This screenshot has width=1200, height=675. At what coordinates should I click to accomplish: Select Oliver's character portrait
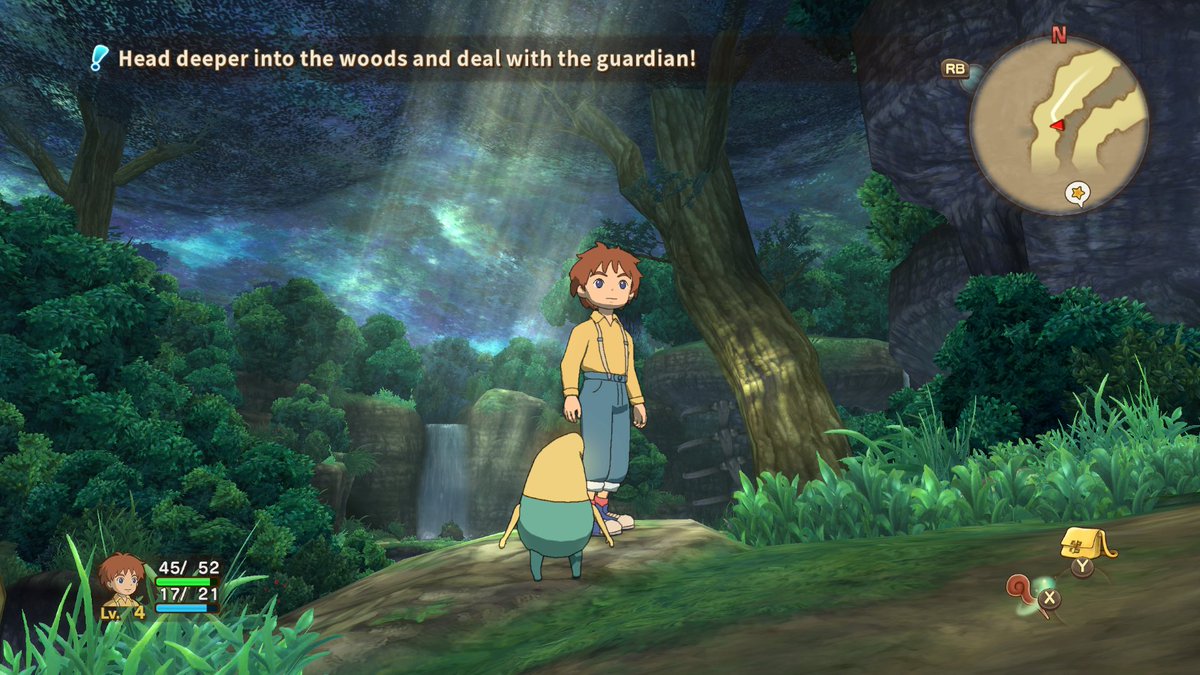(x=122, y=580)
